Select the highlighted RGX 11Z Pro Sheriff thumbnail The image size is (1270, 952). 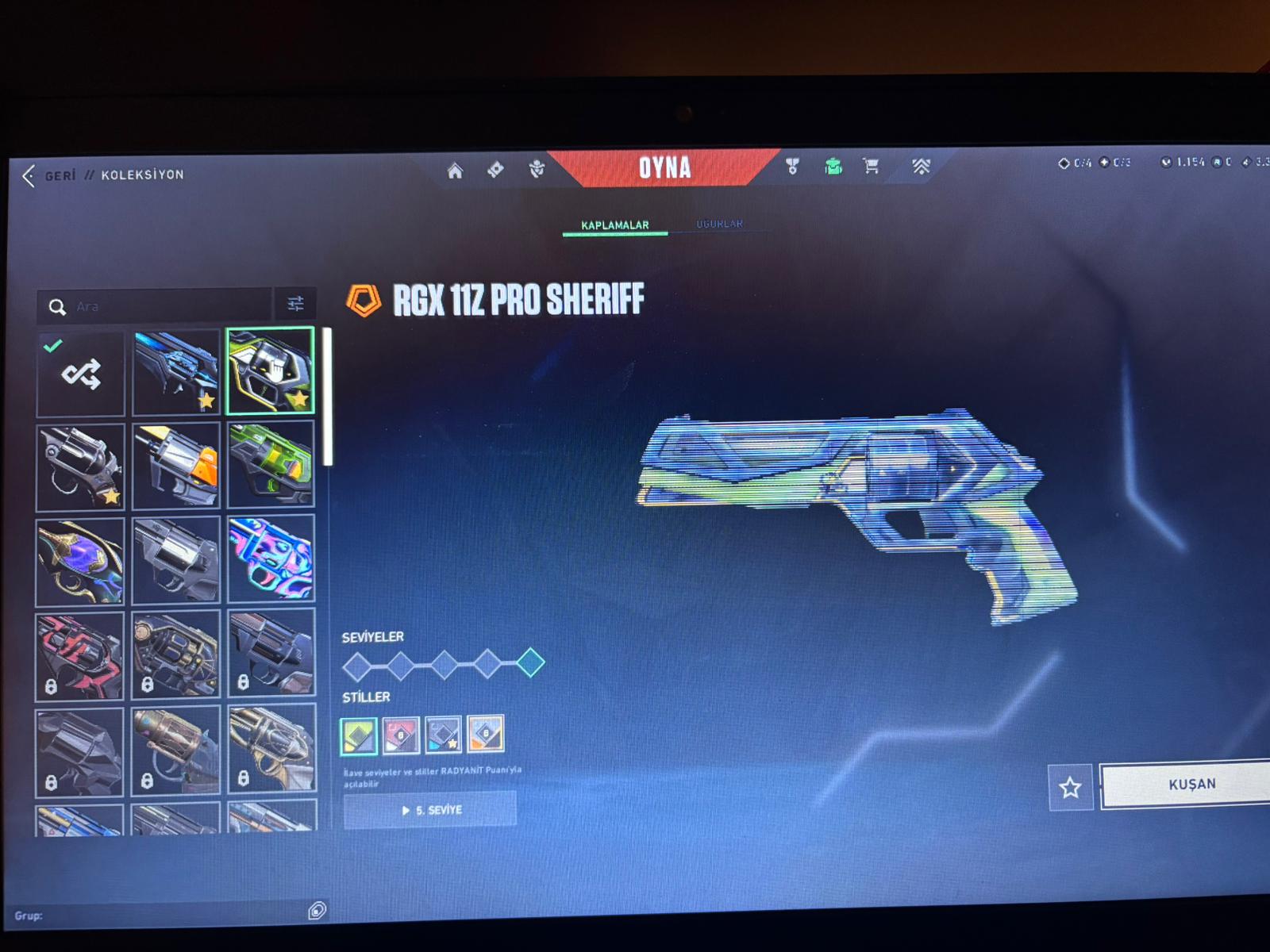coord(270,370)
